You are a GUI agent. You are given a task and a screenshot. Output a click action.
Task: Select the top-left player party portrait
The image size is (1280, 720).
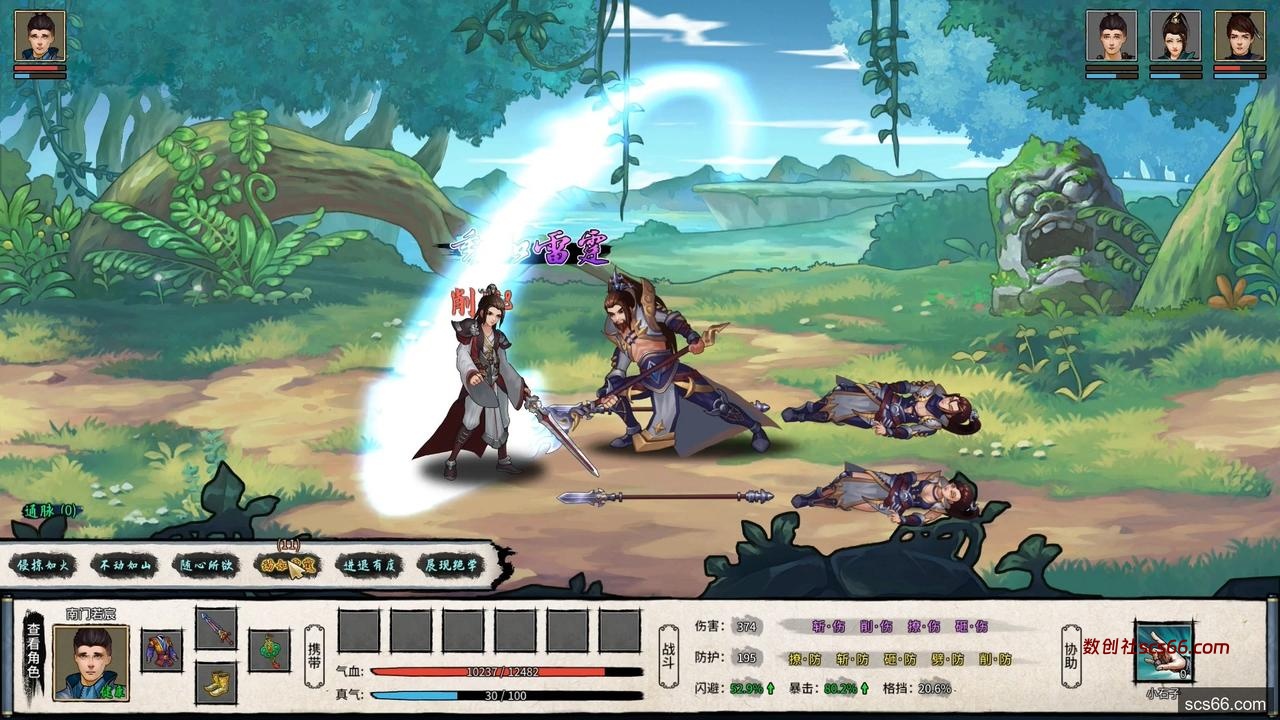click(x=40, y=36)
